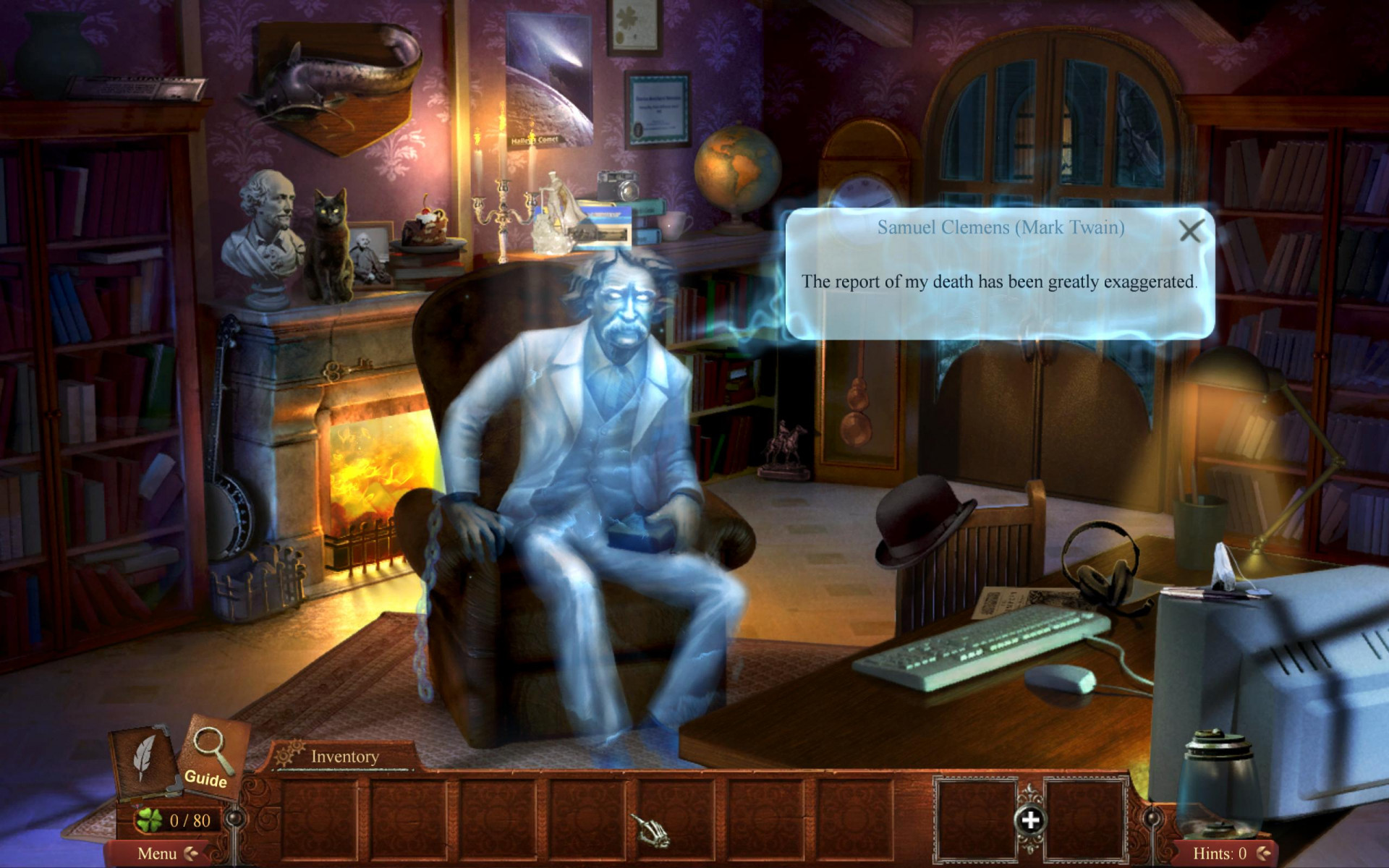The width and height of the screenshot is (1389, 868).
Task: Expand the right special item slot
Action: click(1087, 821)
